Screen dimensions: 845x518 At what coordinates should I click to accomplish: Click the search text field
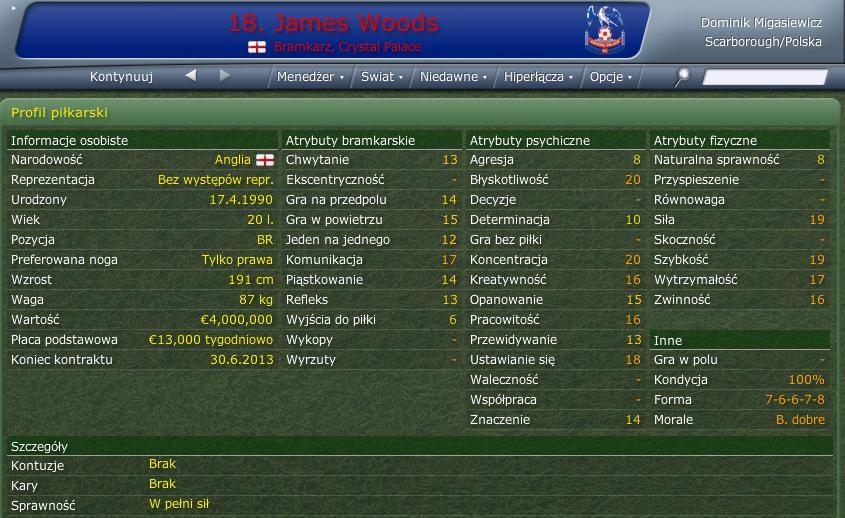pos(765,77)
